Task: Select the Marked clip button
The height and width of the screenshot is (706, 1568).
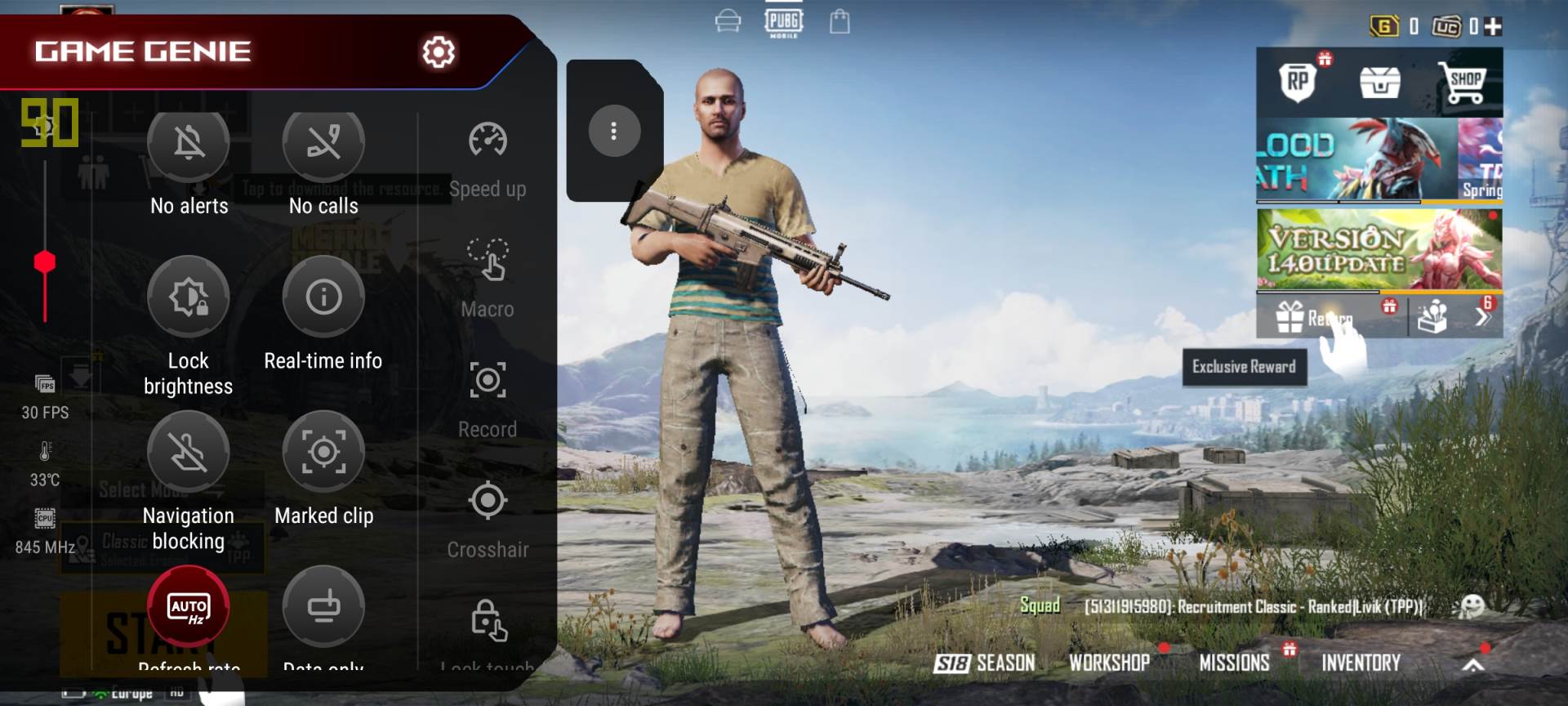Action: [323, 452]
